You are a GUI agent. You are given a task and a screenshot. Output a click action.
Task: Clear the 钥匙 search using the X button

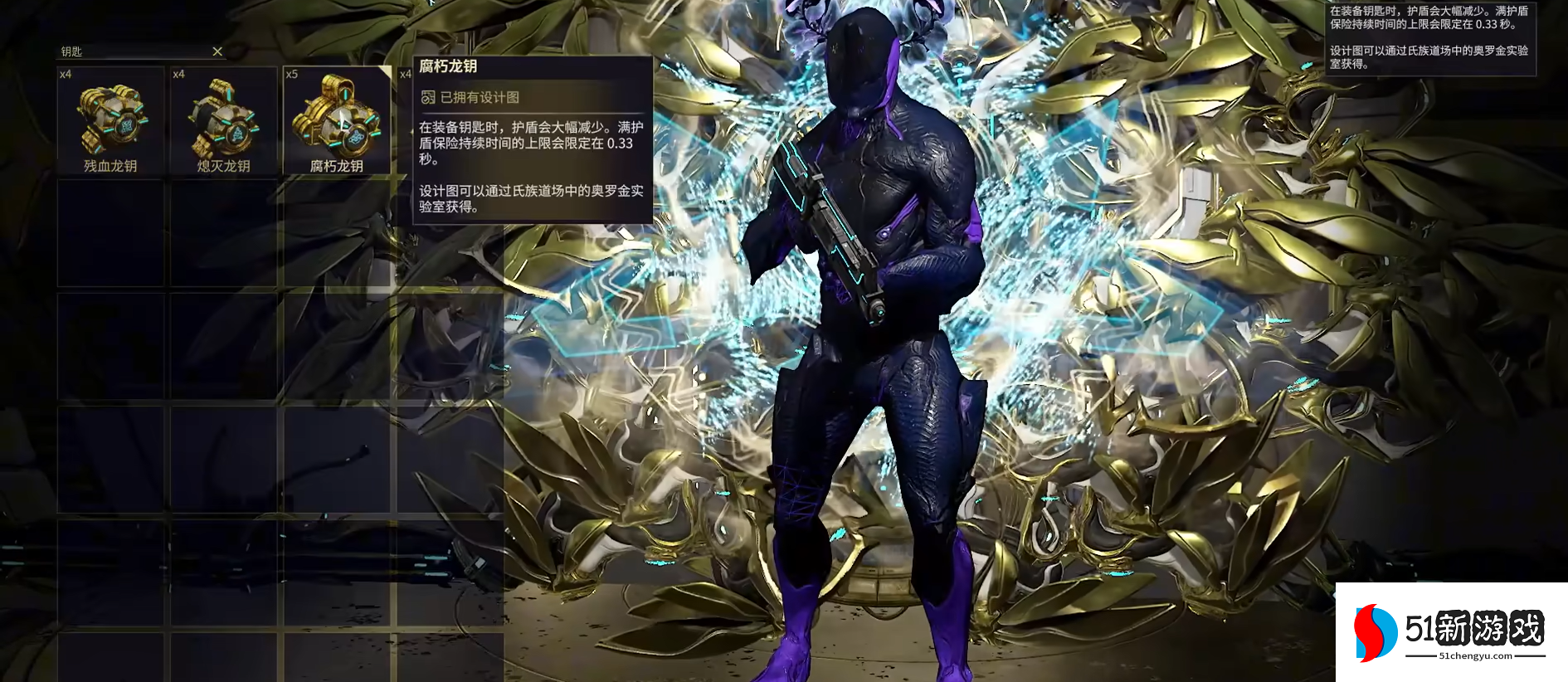coord(217,51)
